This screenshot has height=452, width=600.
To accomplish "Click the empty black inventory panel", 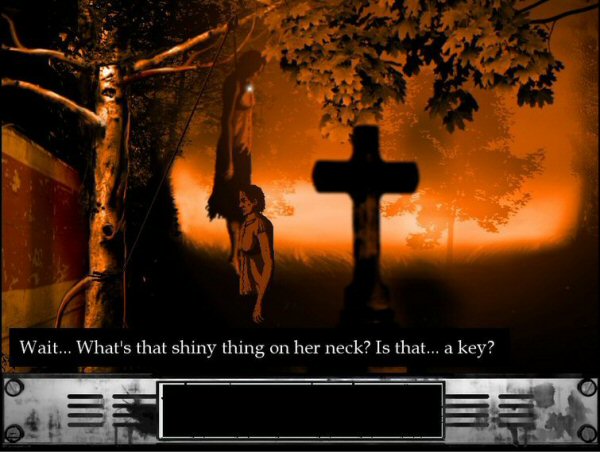I will pyautogui.click(x=301, y=410).
